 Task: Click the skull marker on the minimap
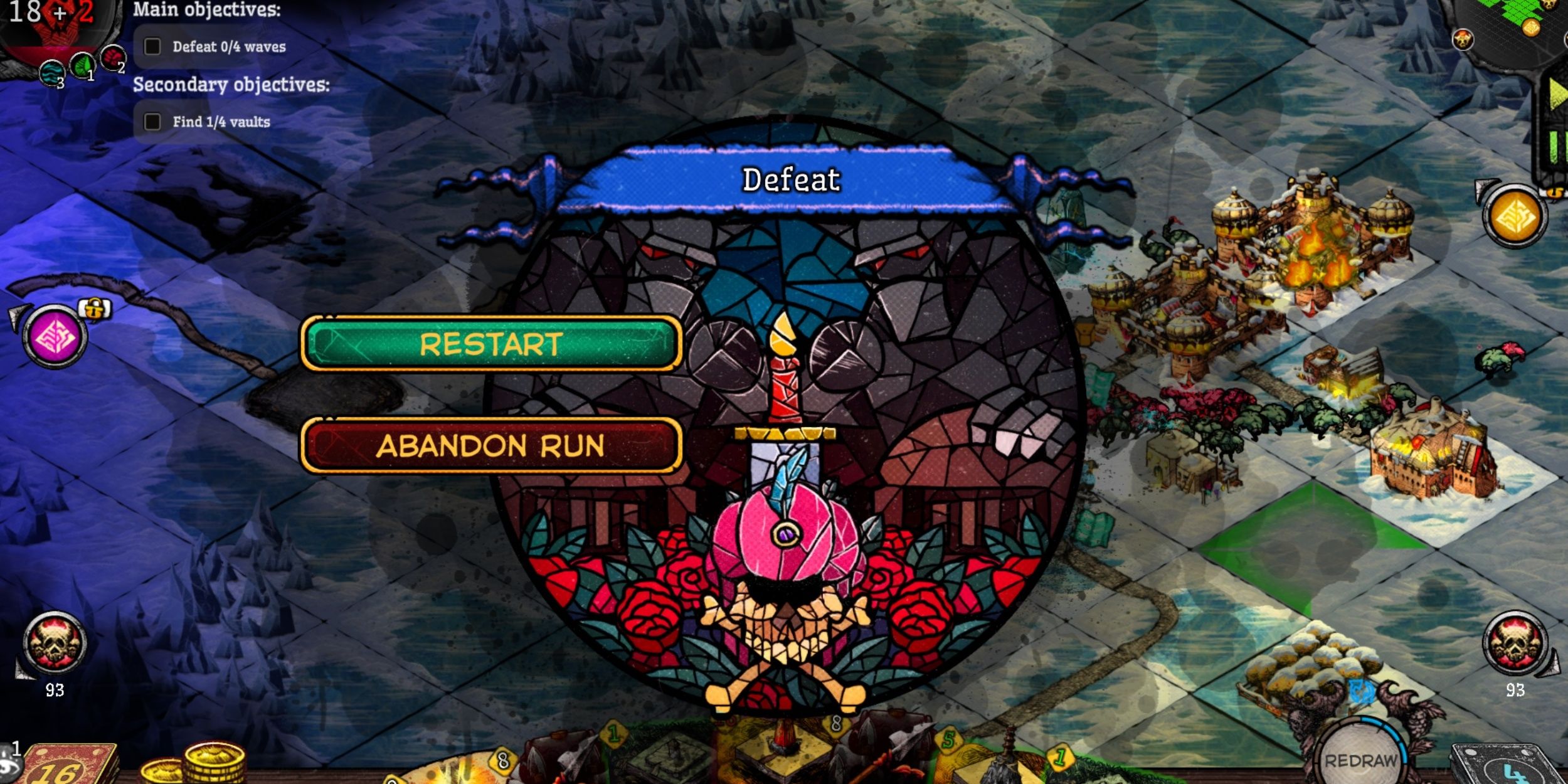[1463, 40]
